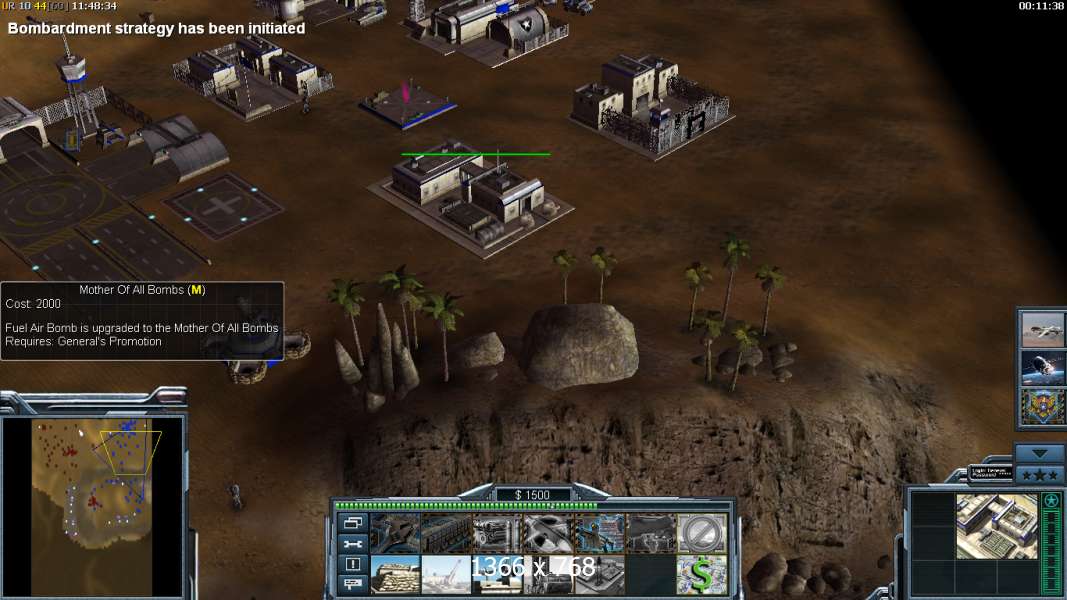This screenshot has width=1067, height=600.
Task: Click the down arrow button above the stars
Action: [1041, 453]
